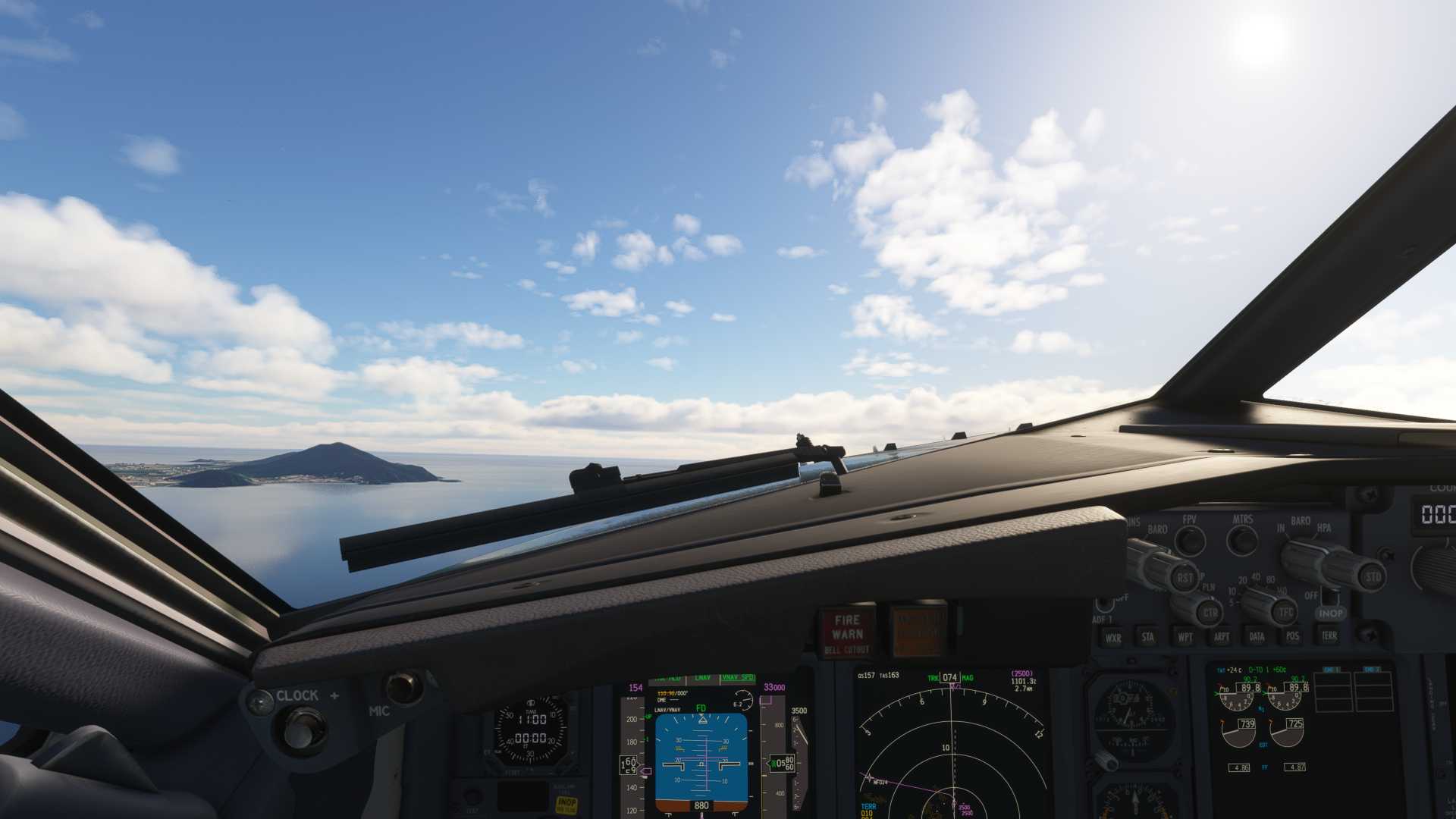The height and width of the screenshot is (819, 1456).
Task: Activate the DATA map button
Action: [x=1257, y=636]
